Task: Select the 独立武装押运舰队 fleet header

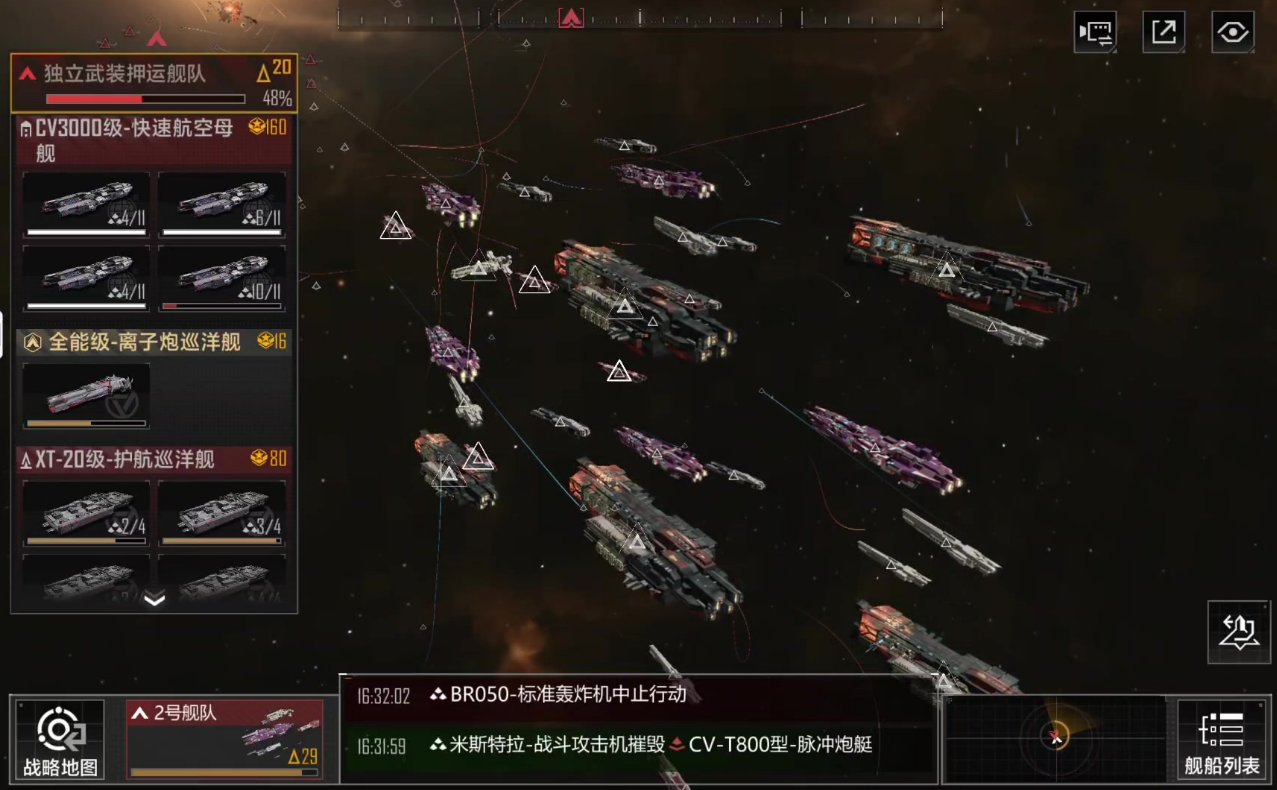Action: (154, 84)
